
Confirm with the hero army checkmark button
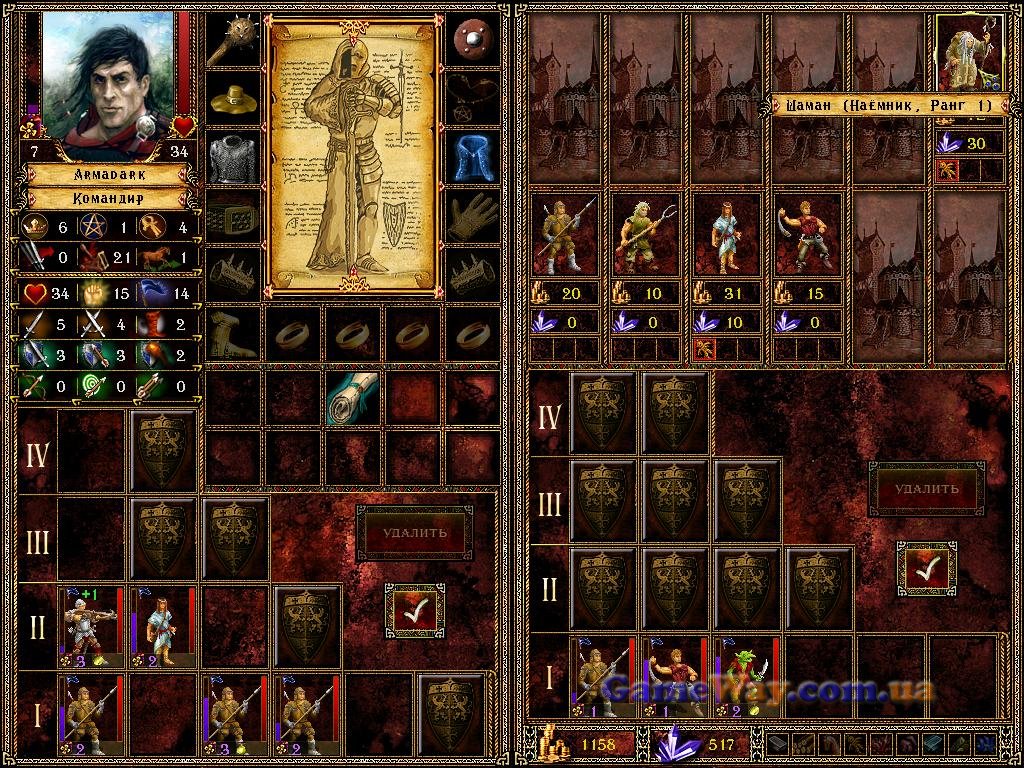(414, 611)
